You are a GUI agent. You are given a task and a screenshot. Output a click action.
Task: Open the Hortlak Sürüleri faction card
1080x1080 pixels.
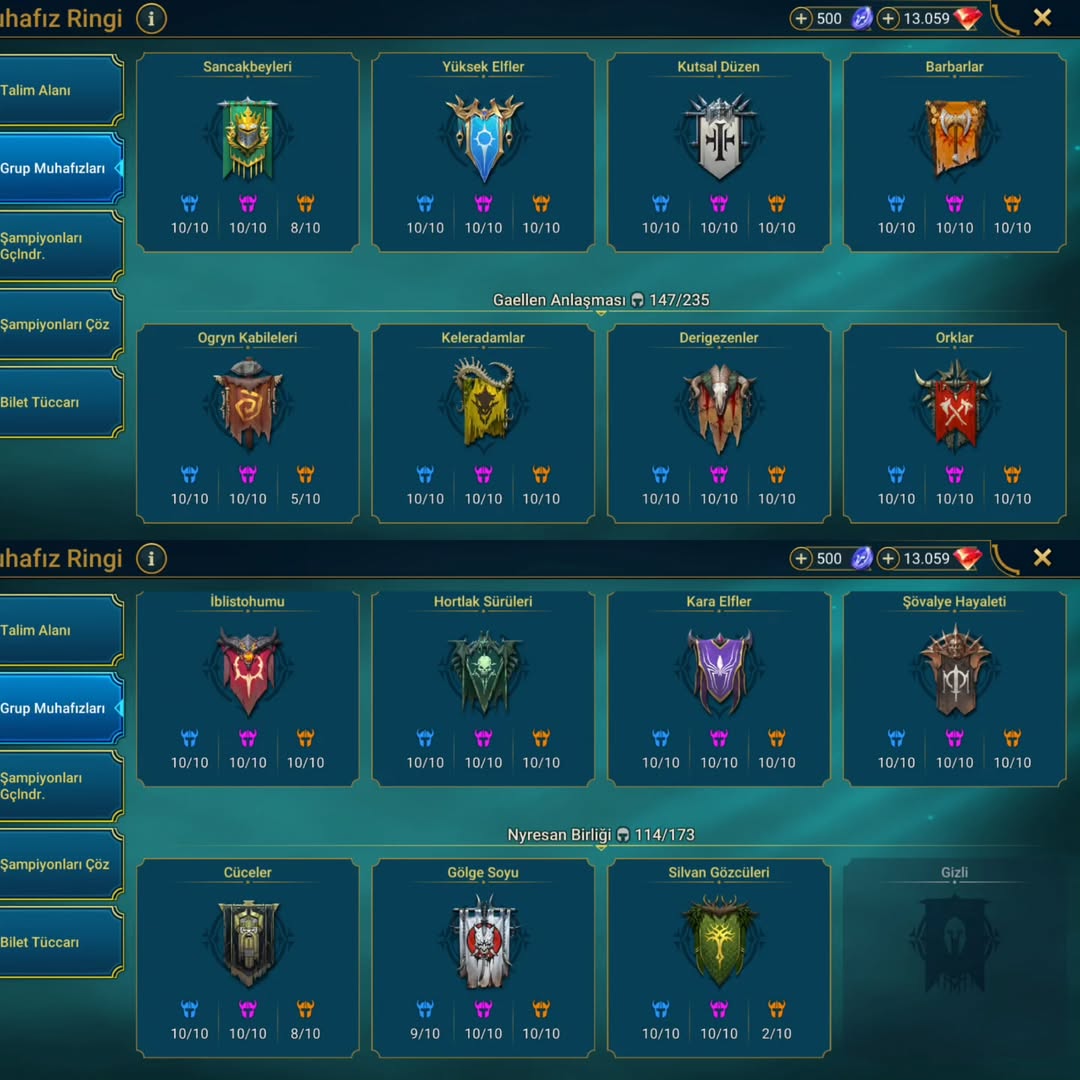[x=483, y=675]
